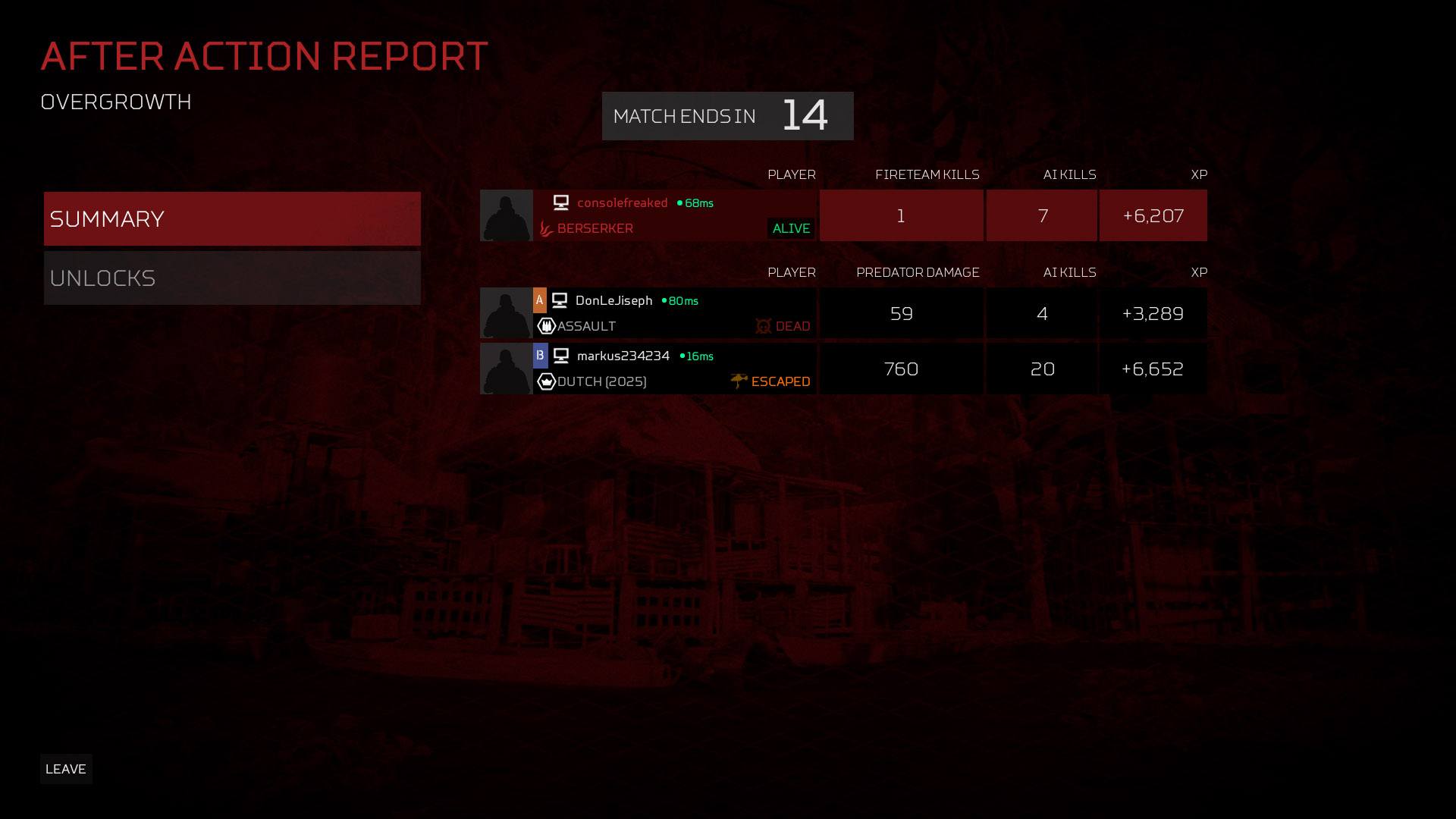Switch to the Summary tab
The image size is (1456, 819).
point(232,218)
